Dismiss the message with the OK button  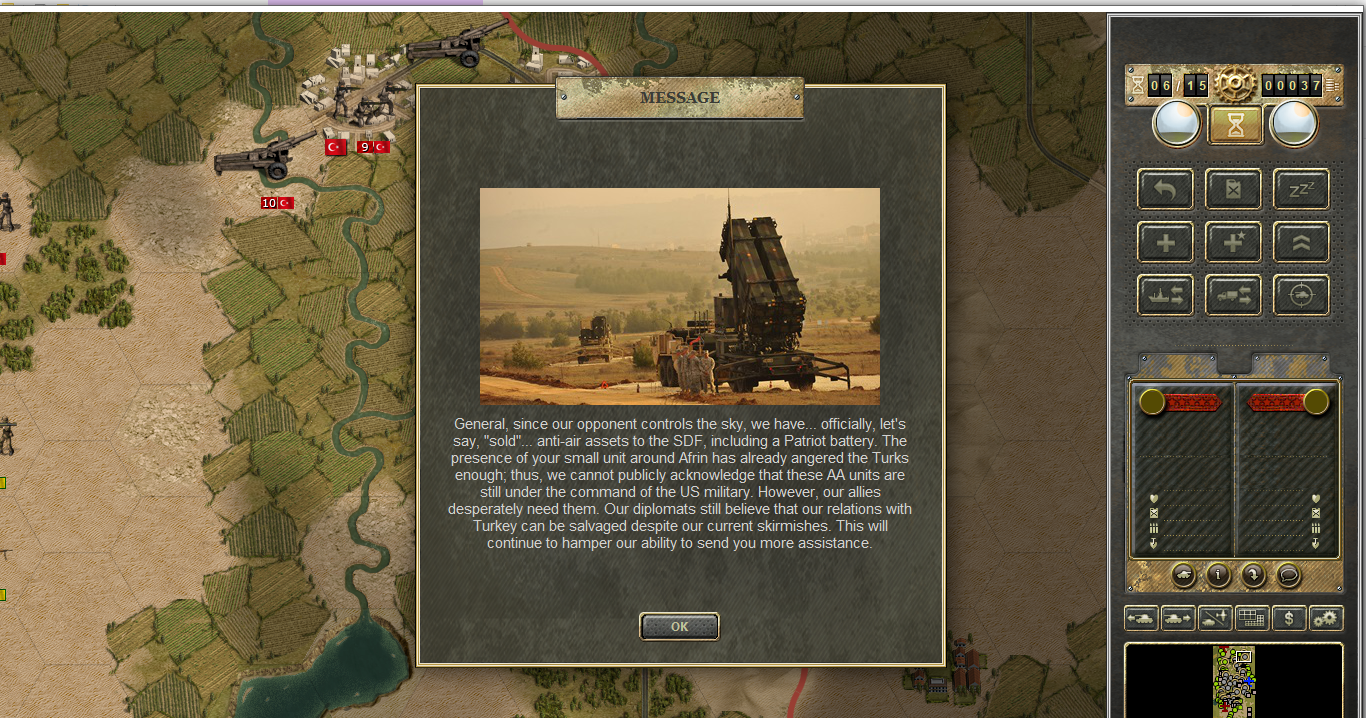click(679, 627)
